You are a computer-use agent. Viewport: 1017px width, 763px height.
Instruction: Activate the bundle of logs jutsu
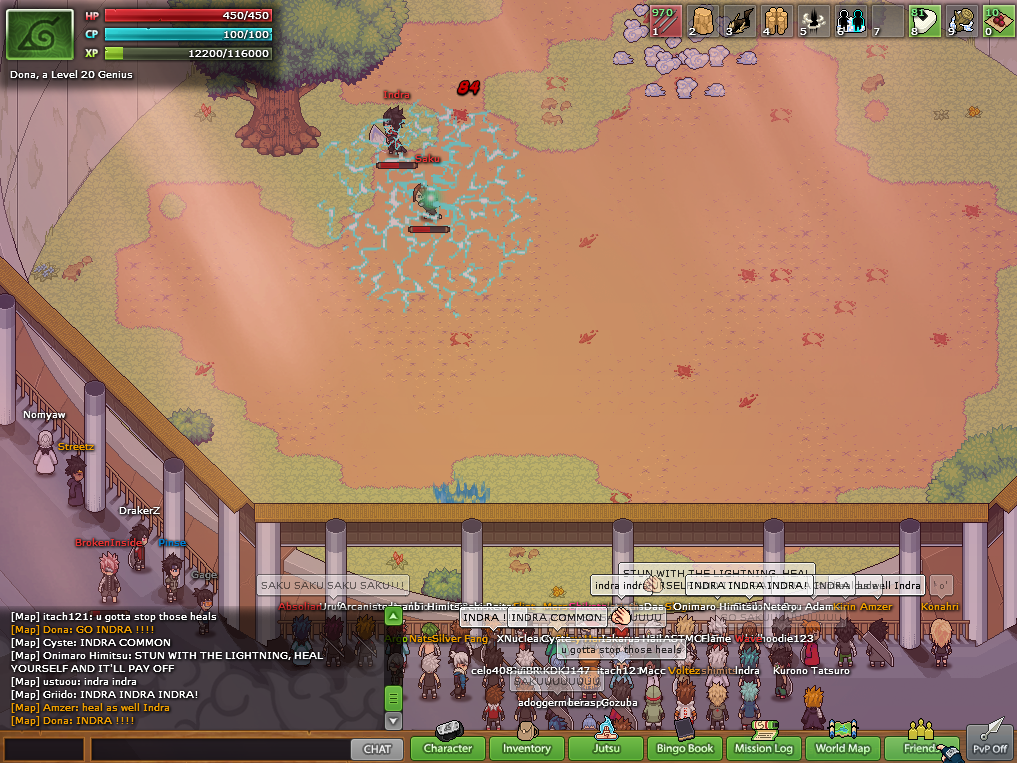777,21
